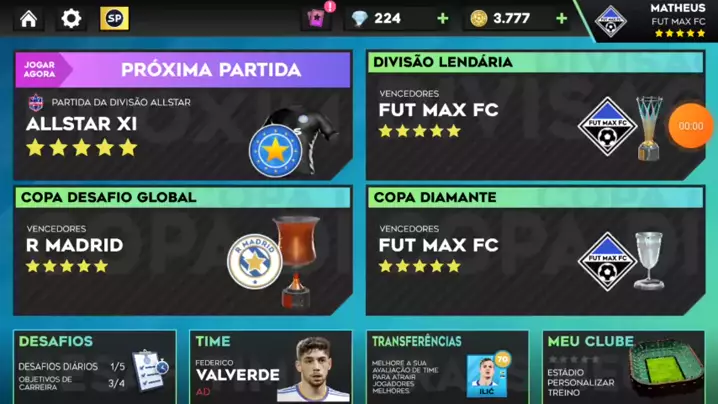Buy more coins with plus button
This screenshot has width=718, height=404.
561,18
